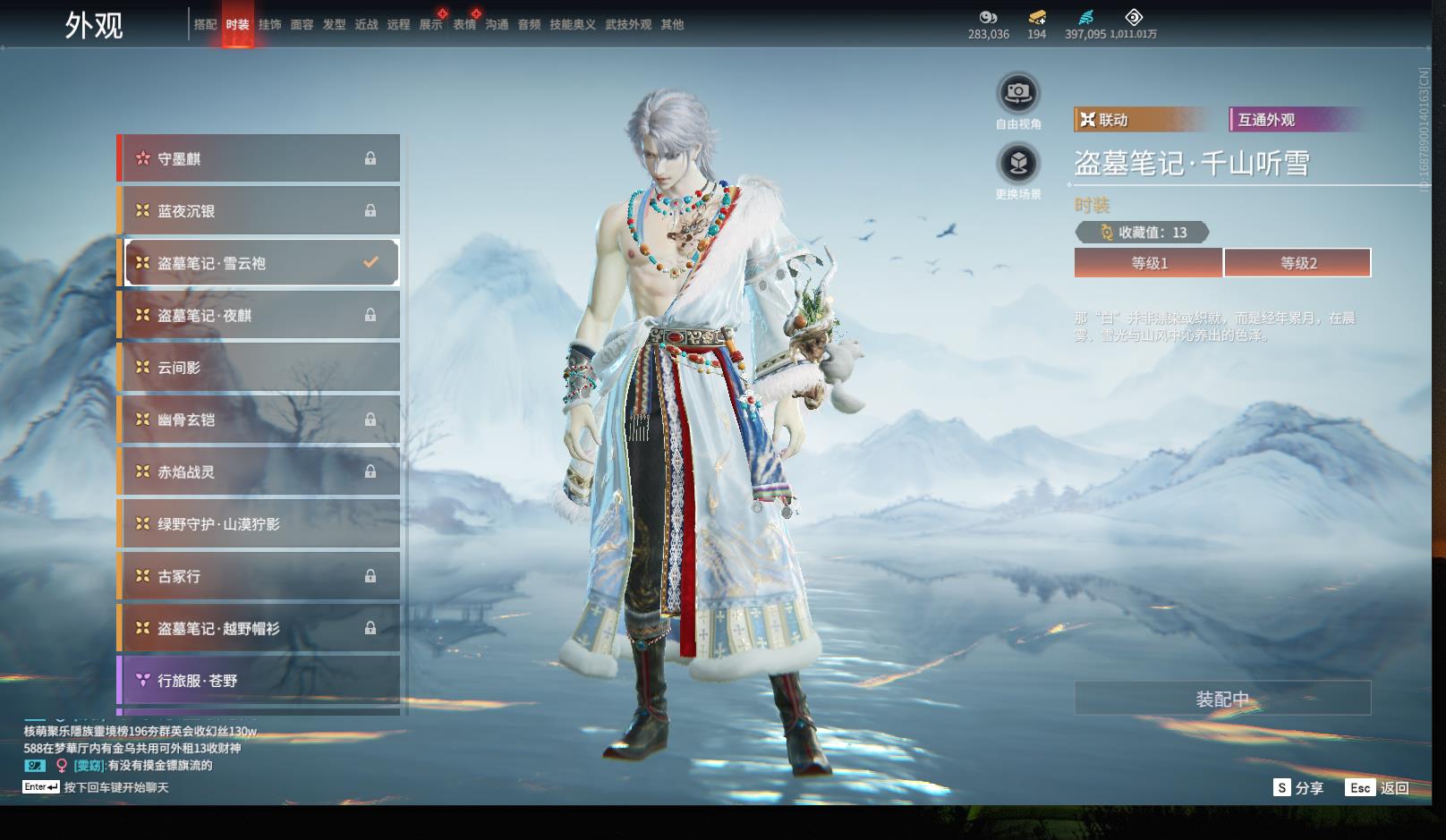Pick the 盗墓笔记·夜麒 outfit
Image resolution: width=1446 pixels, height=840 pixels.
click(x=259, y=315)
